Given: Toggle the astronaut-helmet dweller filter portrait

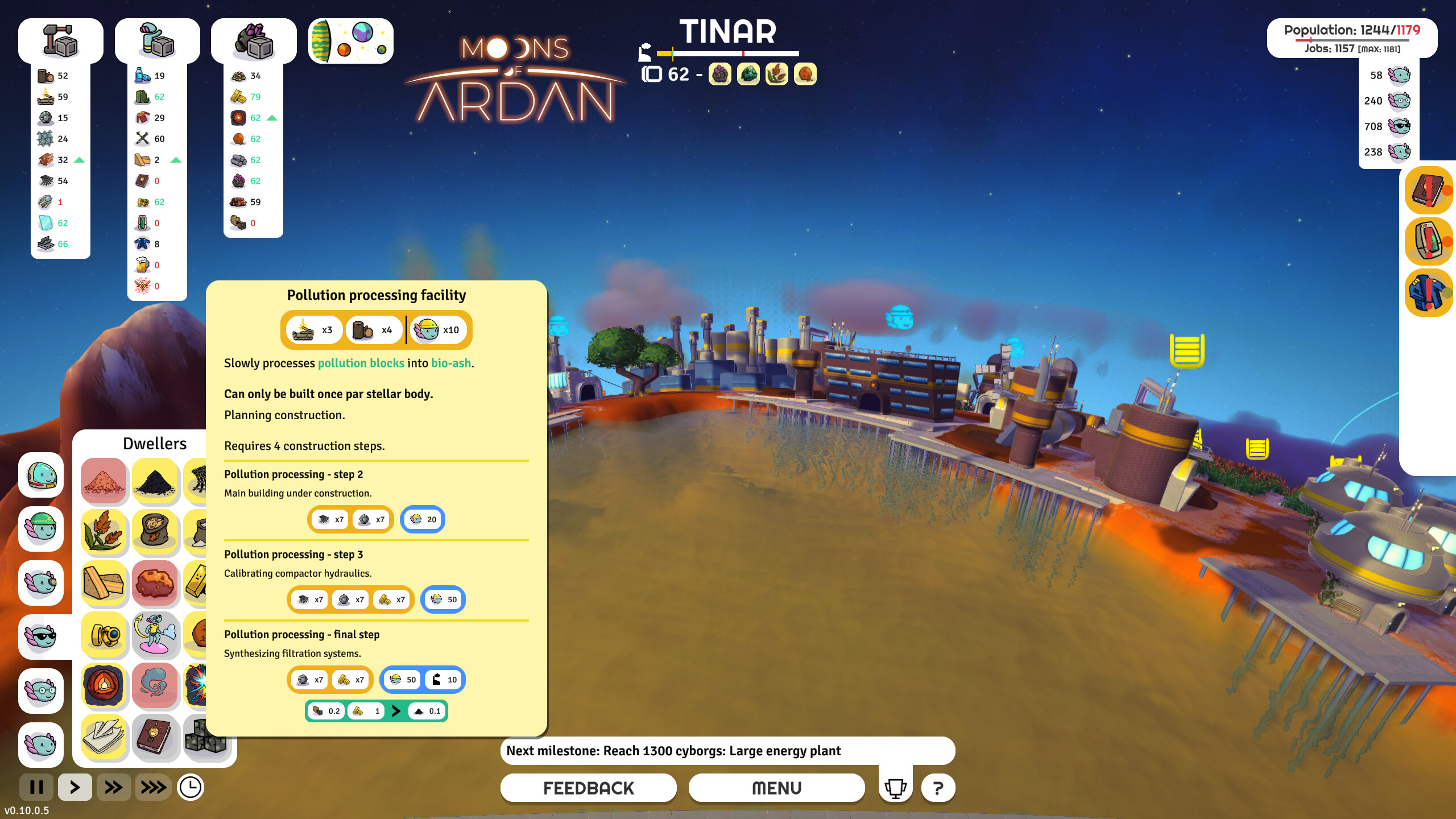Looking at the screenshot, I should 40,477.
